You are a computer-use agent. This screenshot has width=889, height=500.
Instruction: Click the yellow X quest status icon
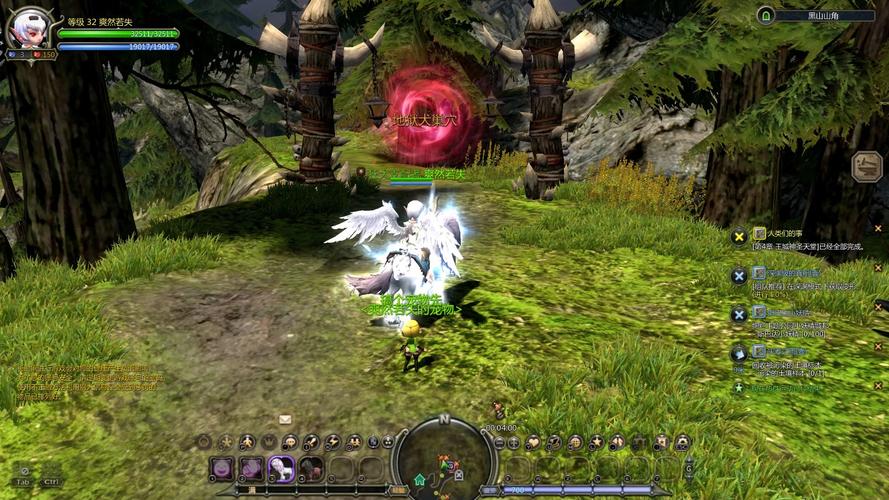pyautogui.click(x=739, y=236)
